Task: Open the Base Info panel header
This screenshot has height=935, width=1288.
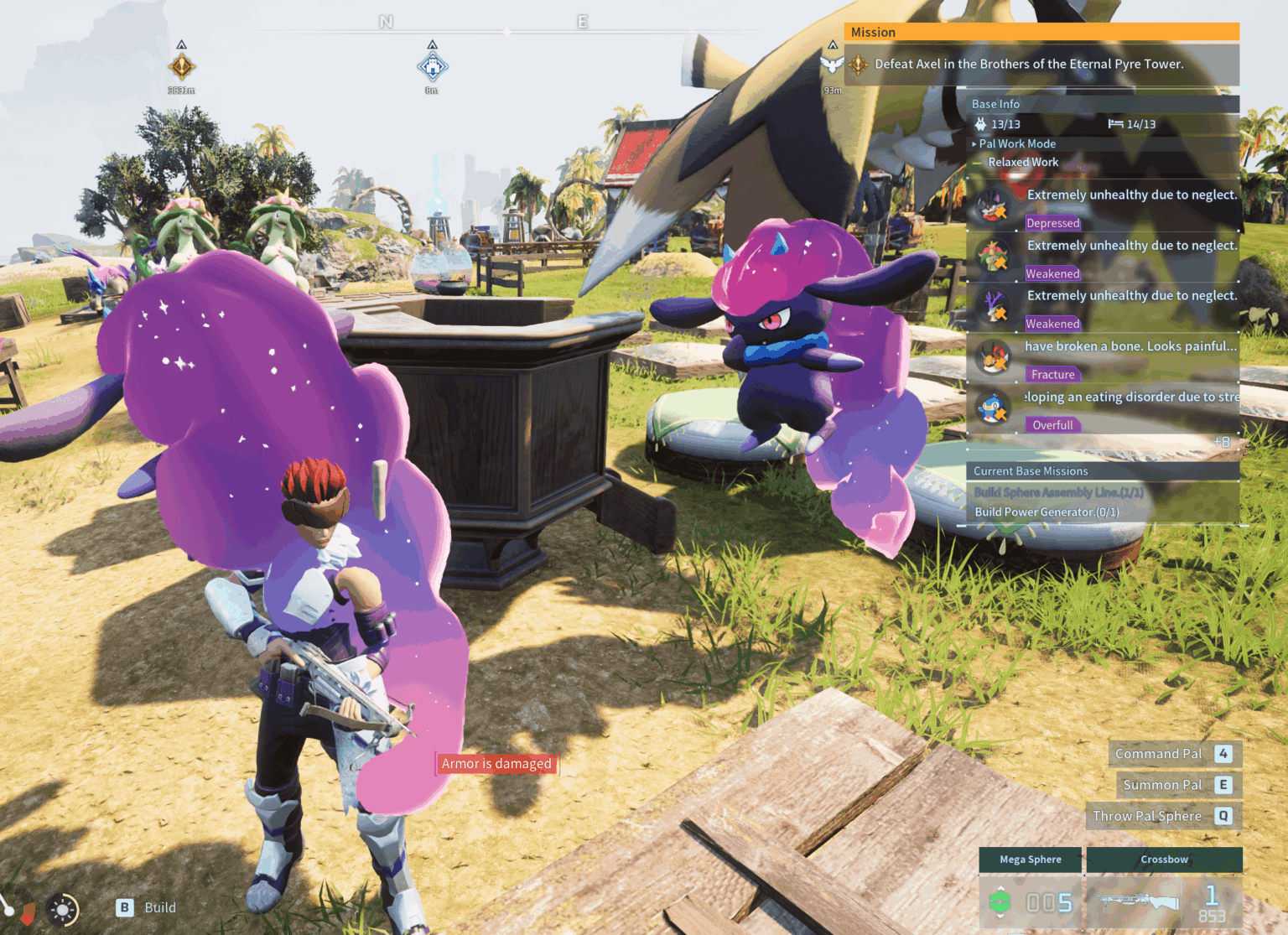Action: (x=995, y=104)
